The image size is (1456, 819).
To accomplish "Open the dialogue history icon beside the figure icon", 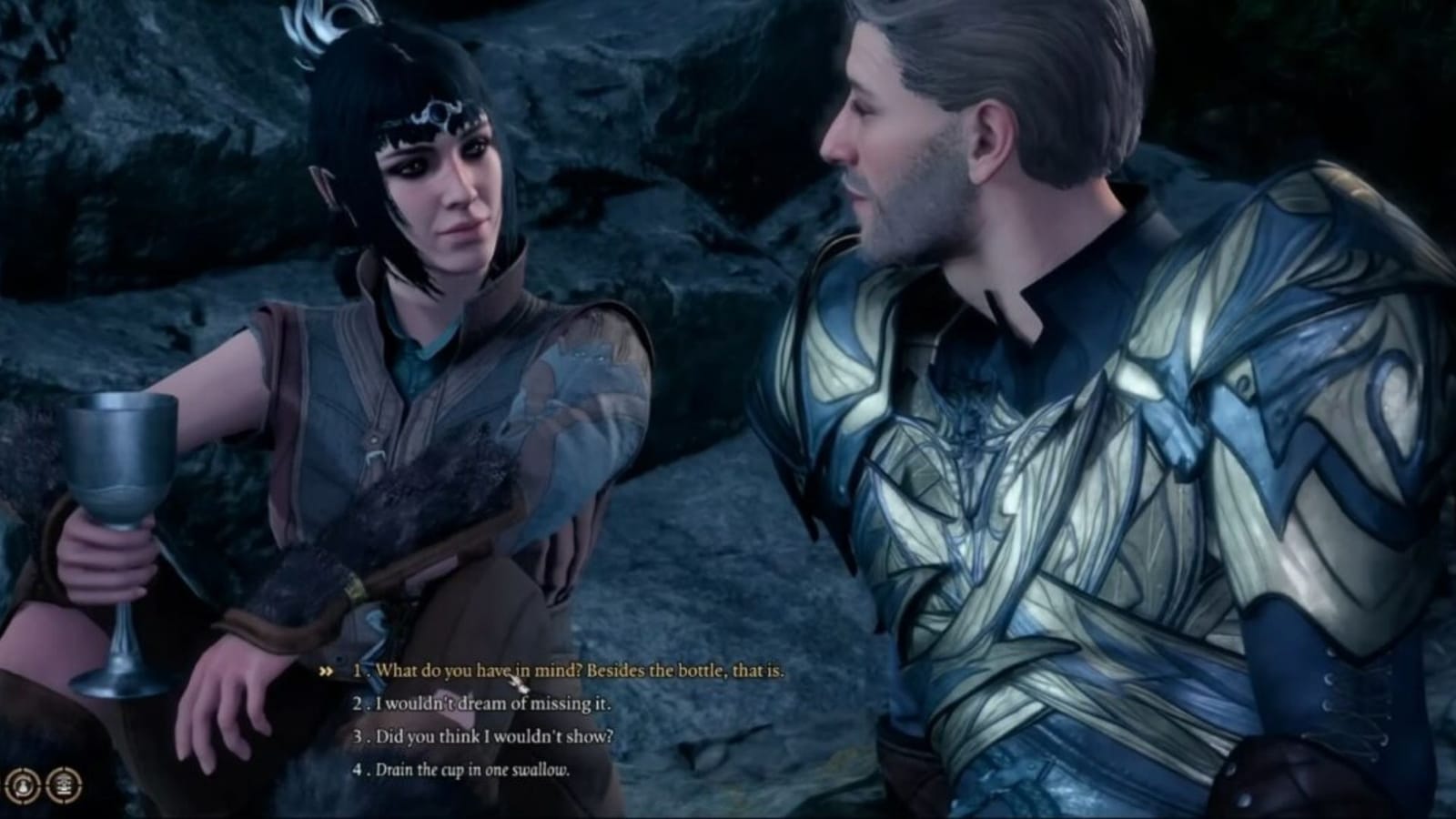I will pyautogui.click(x=64, y=785).
